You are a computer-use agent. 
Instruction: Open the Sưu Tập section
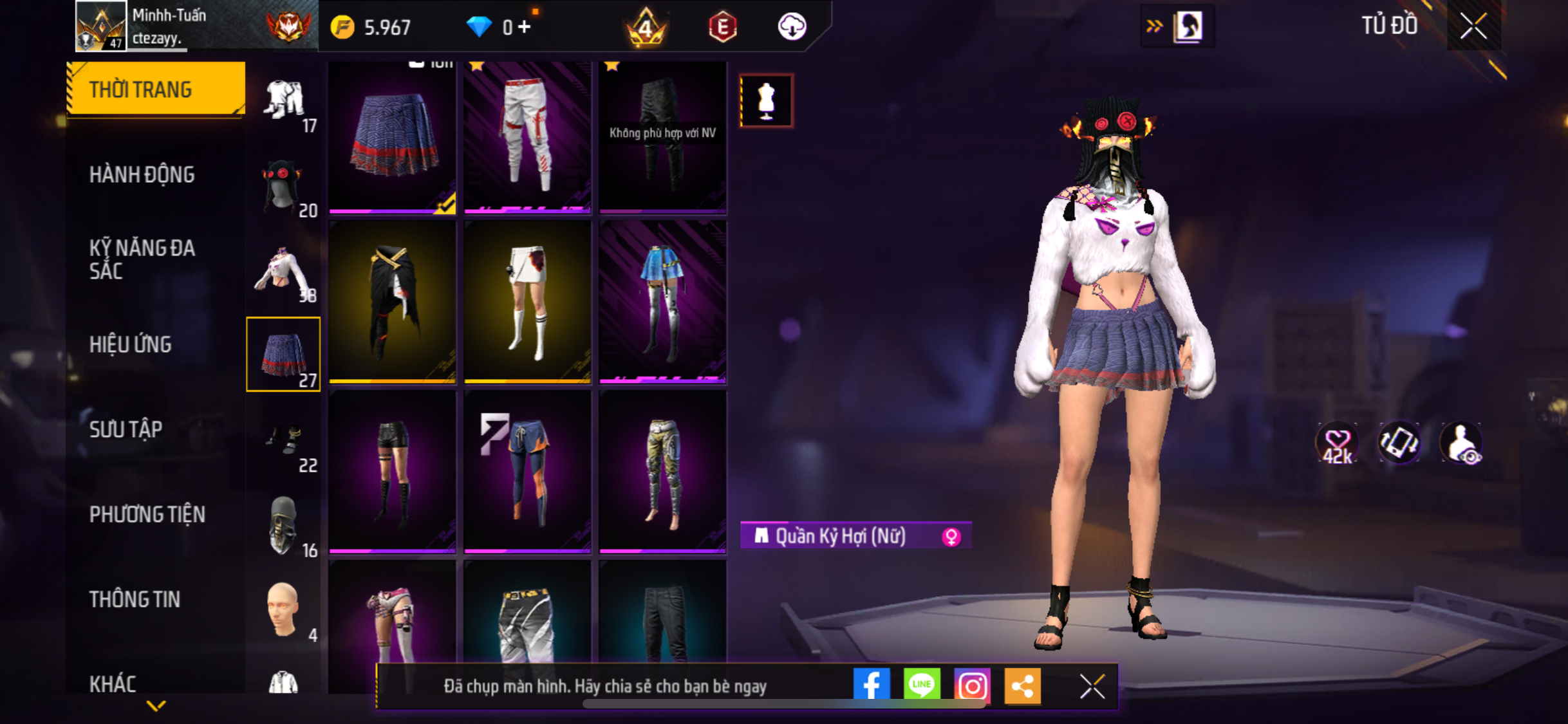(x=126, y=429)
